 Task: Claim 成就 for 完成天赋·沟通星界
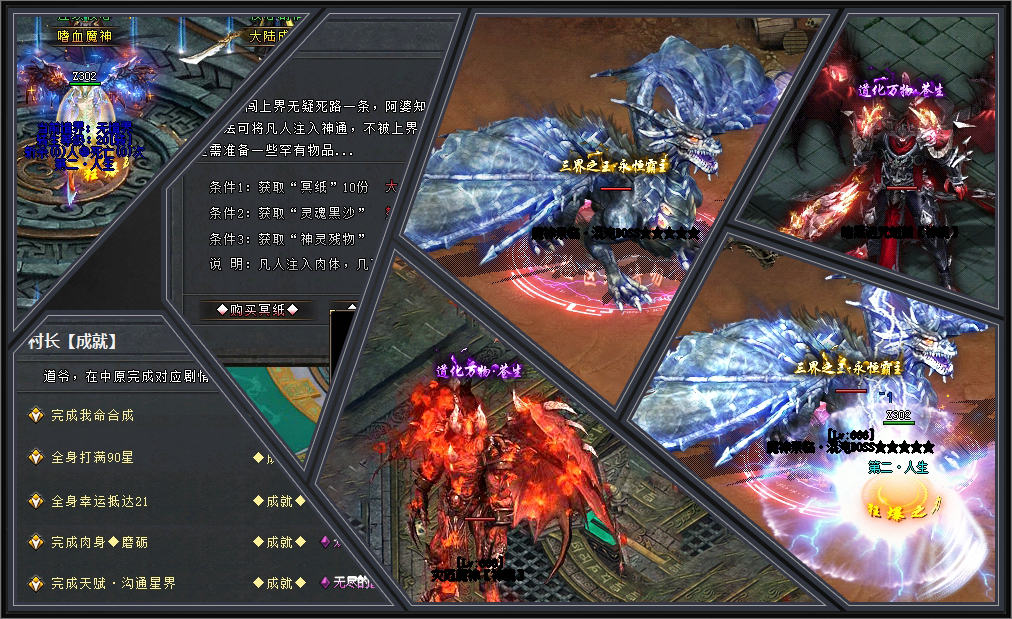tap(279, 583)
